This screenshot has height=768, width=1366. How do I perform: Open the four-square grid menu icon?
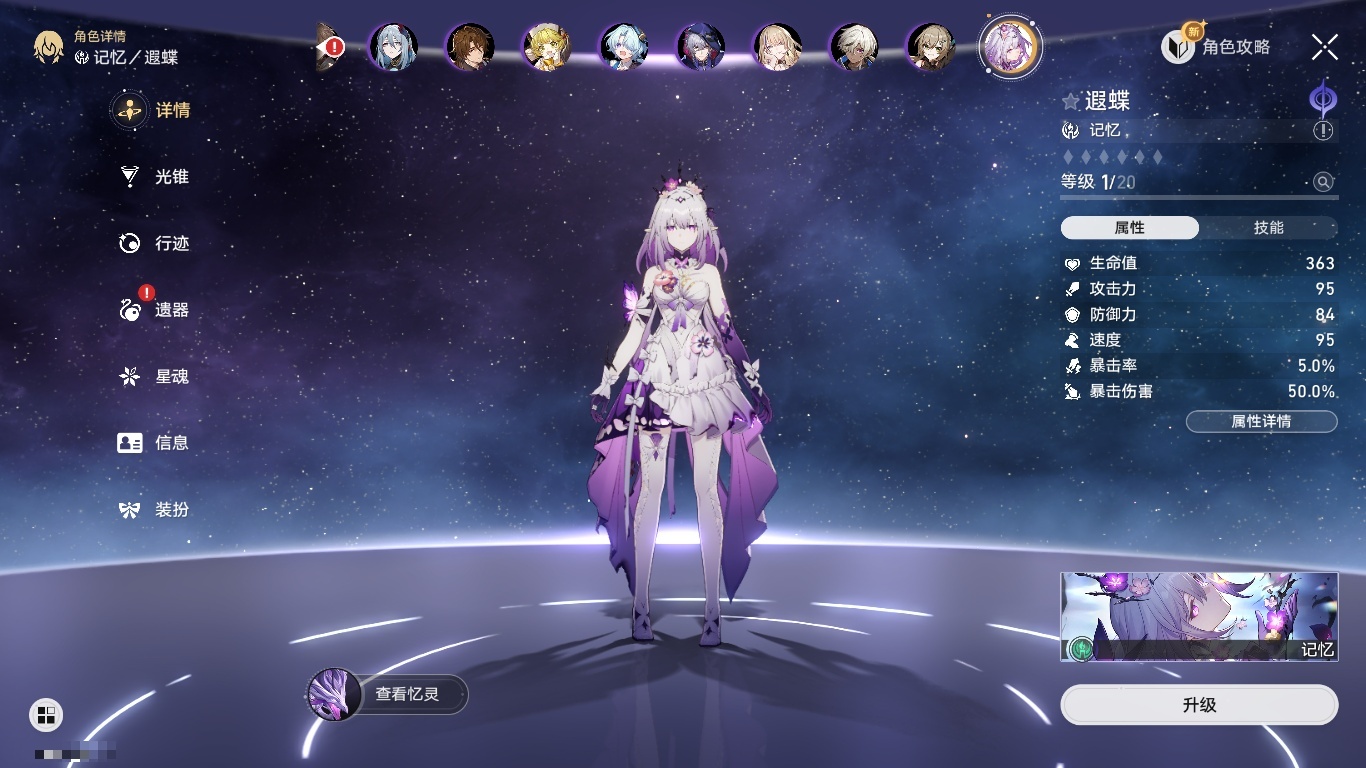[x=46, y=714]
